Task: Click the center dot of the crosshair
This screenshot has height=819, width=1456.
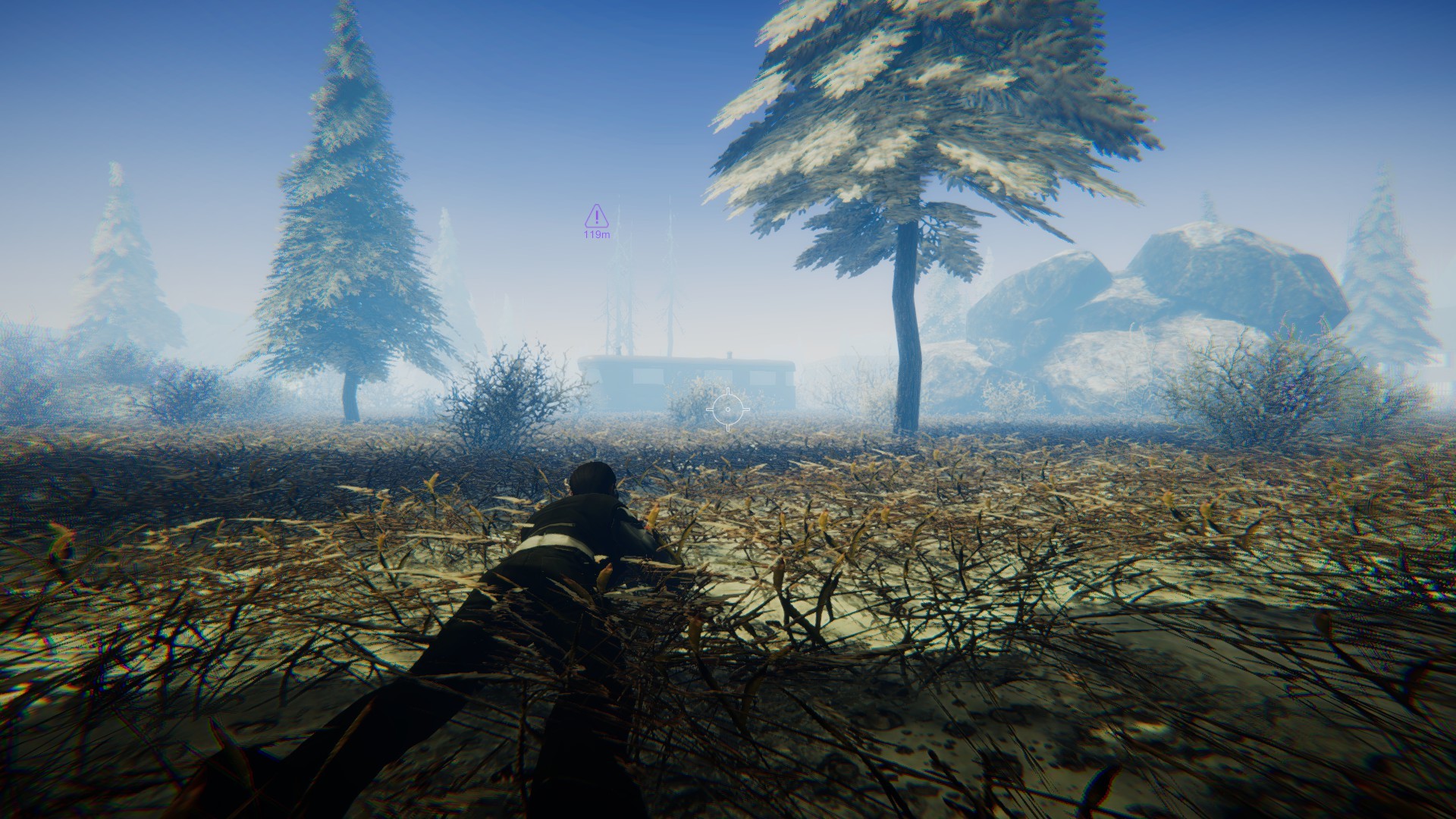Action: click(728, 409)
